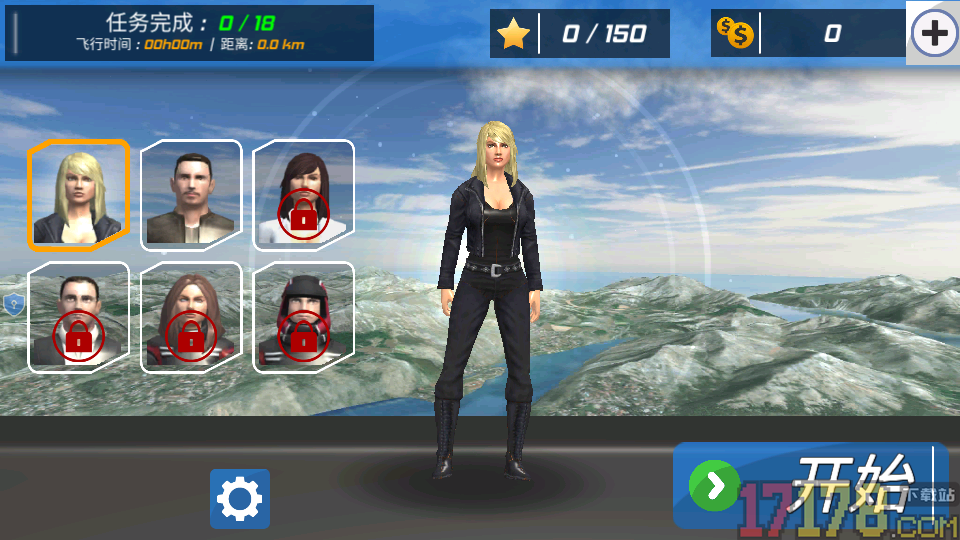Open the mission completion 任务完成 panel
960x540 pixels.
coord(190,33)
